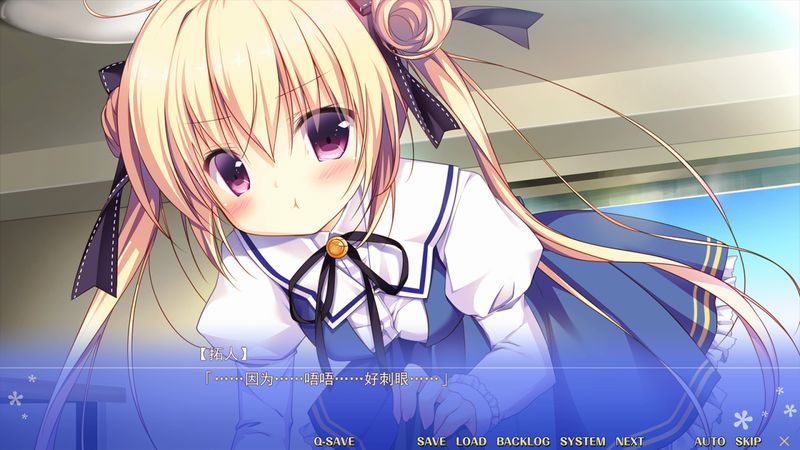
Task: Activate SKIP mode
Action: [748, 441]
